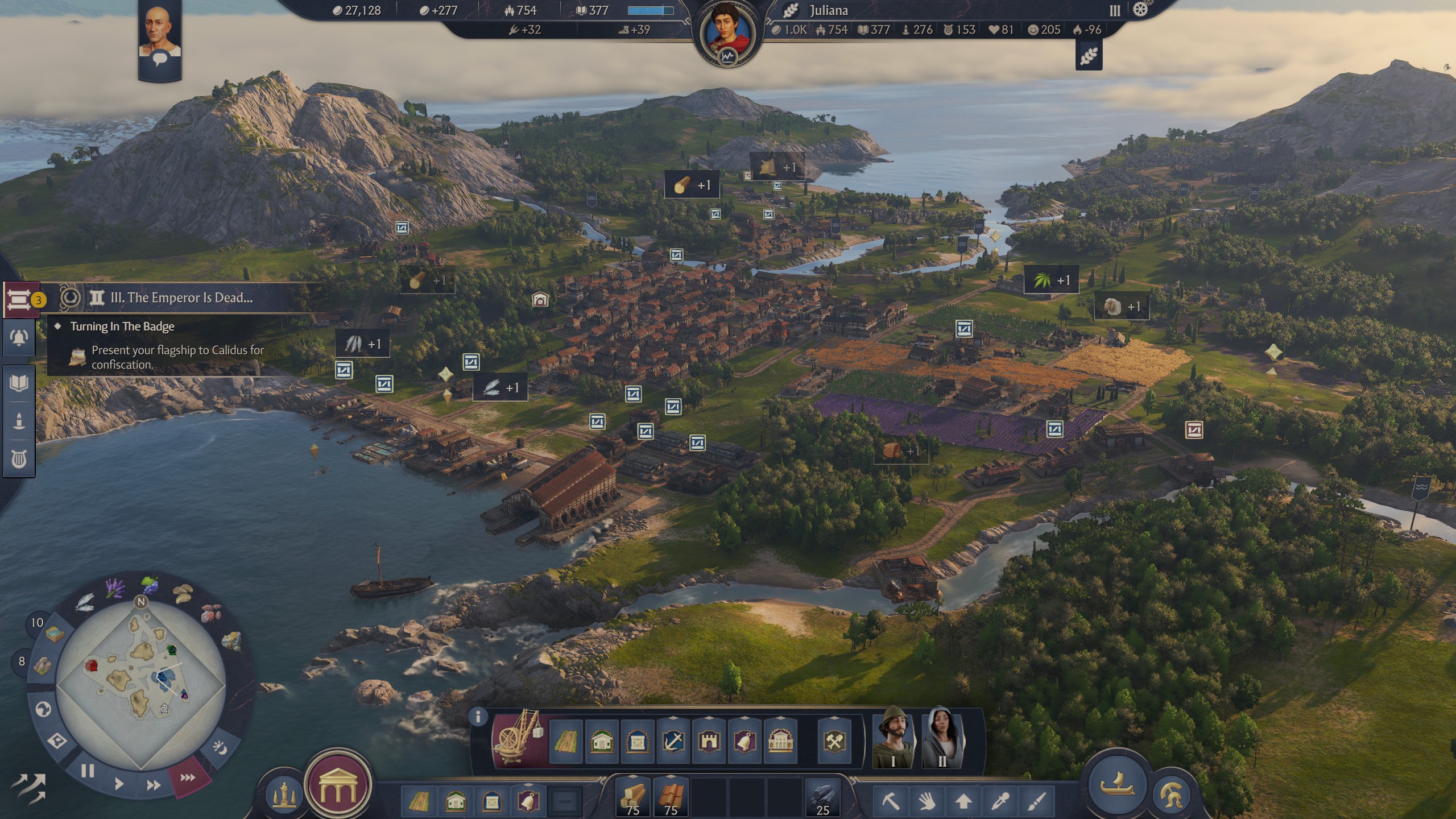Click the minimap island view

tap(140, 681)
